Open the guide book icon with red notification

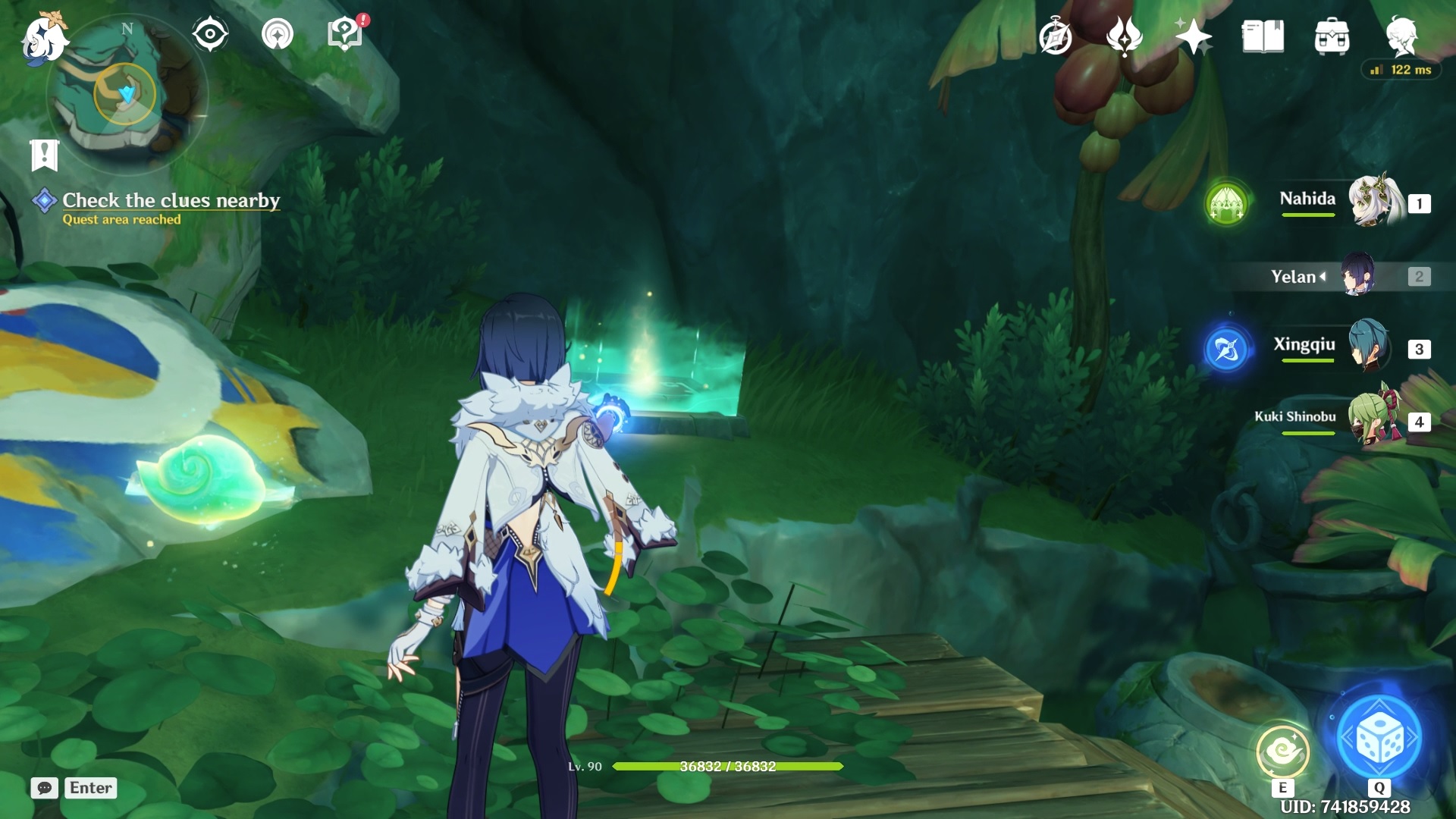pos(345,33)
